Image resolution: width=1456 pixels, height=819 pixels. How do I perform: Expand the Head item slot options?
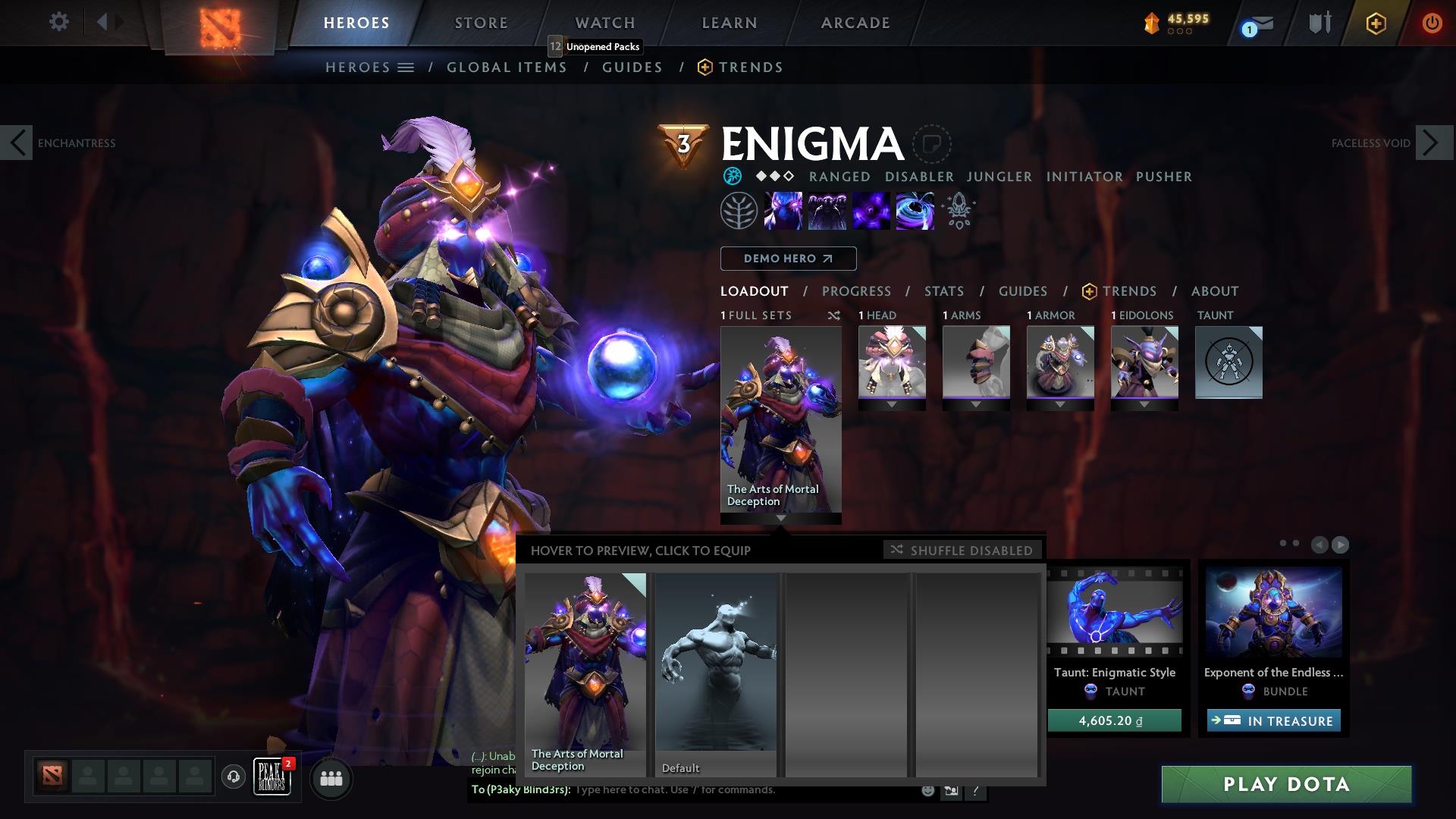point(892,404)
